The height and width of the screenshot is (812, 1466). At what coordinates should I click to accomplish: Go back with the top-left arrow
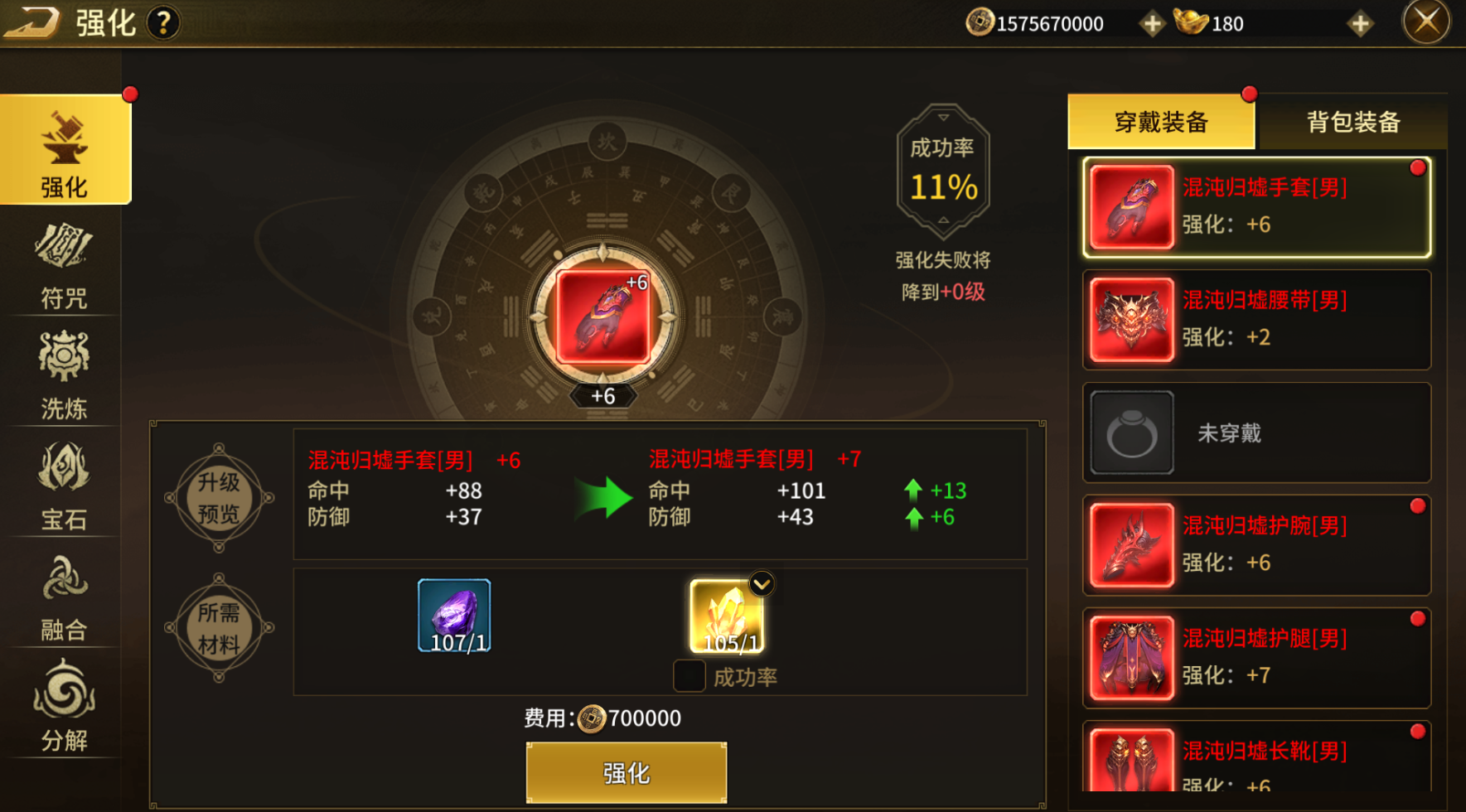pyautogui.click(x=31, y=22)
